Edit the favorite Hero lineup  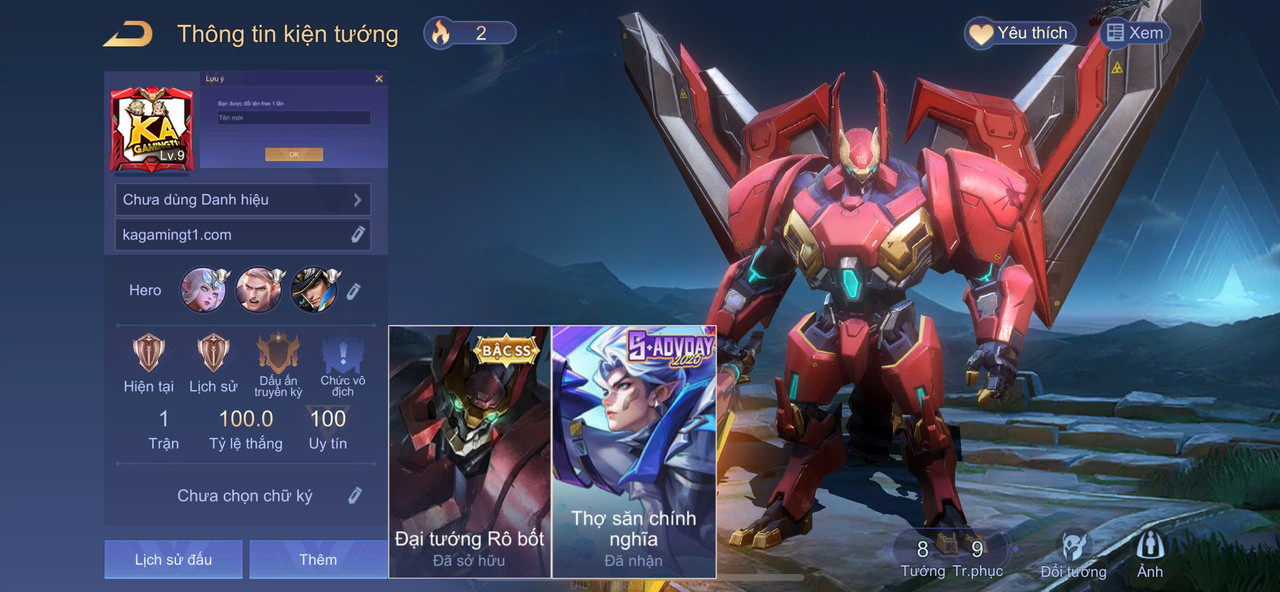click(x=353, y=291)
